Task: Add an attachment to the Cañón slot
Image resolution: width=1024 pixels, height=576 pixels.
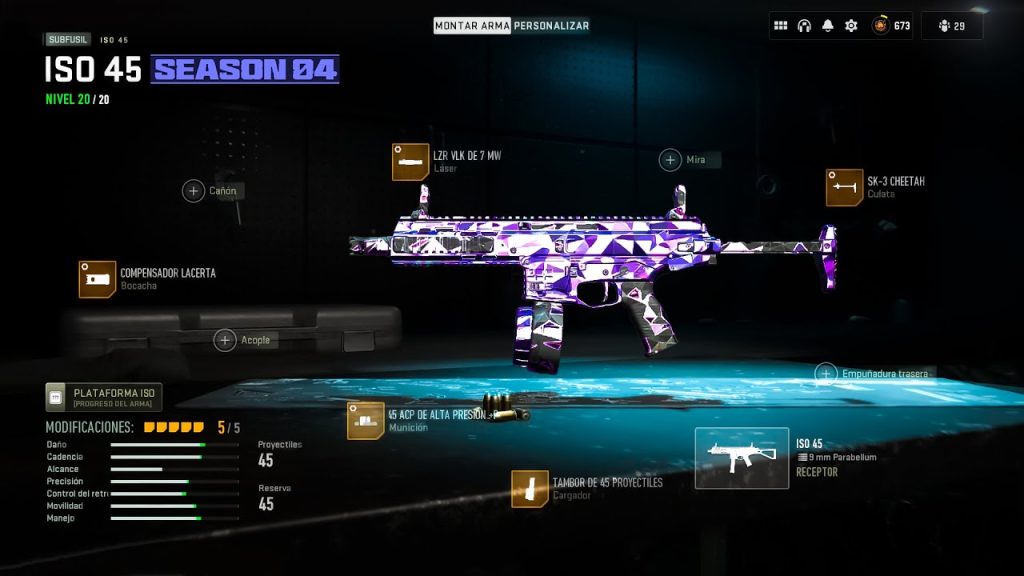Action: (x=194, y=190)
